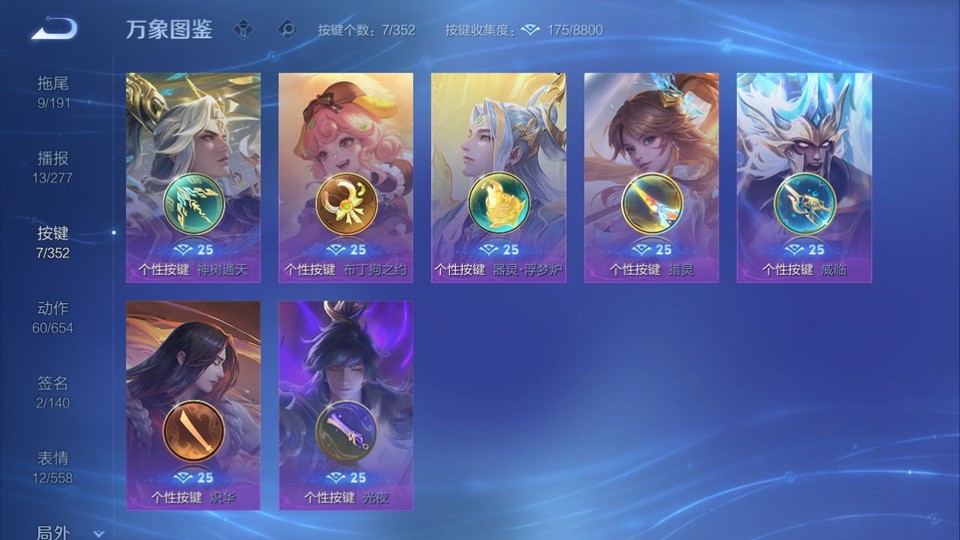The image size is (960, 540).
Task: Go back using the return arrow
Action: [x=53, y=29]
